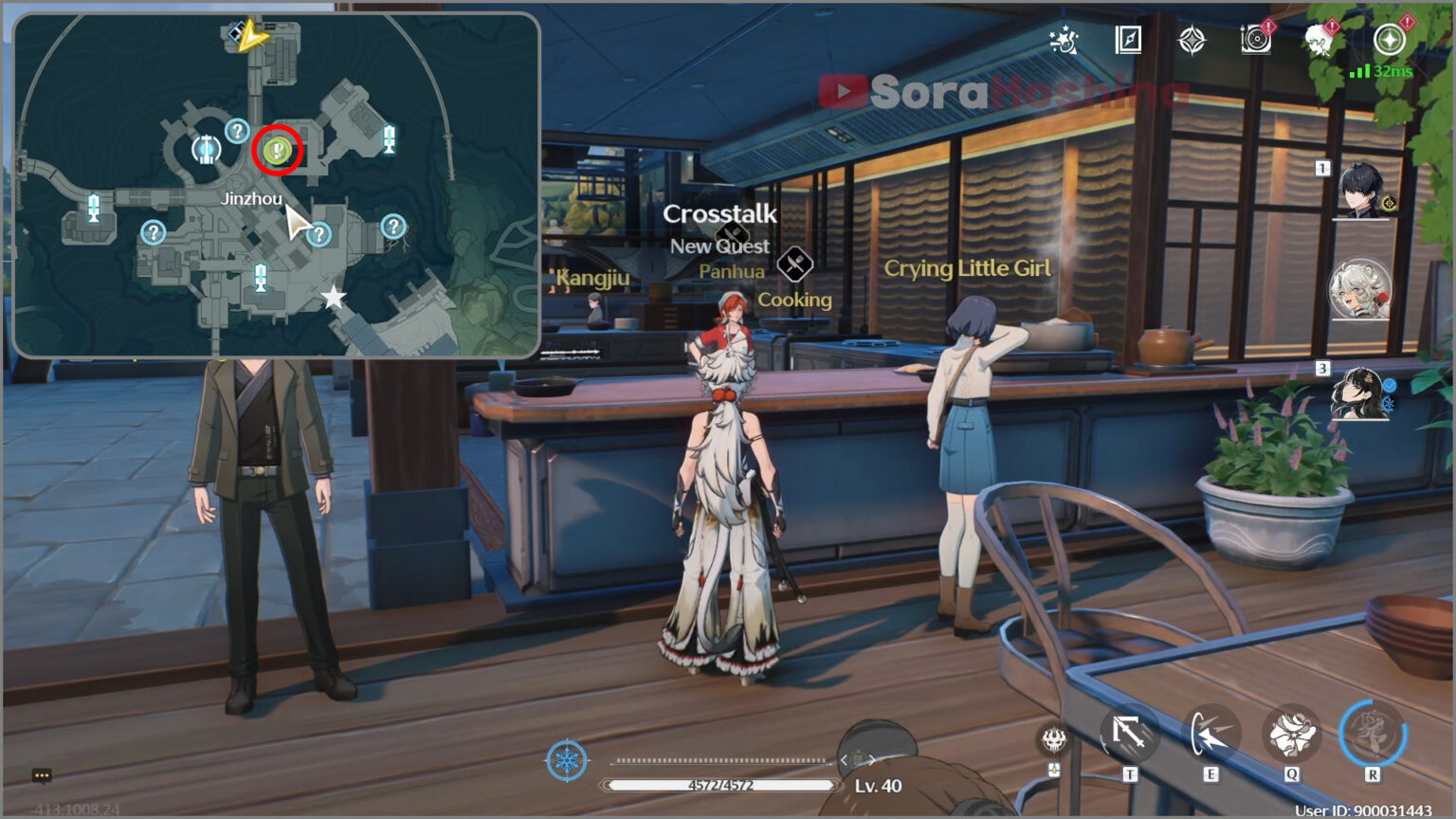Activate the arrow burst resonance skill
Image resolution: width=1456 pixels, height=819 pixels.
click(x=1210, y=735)
